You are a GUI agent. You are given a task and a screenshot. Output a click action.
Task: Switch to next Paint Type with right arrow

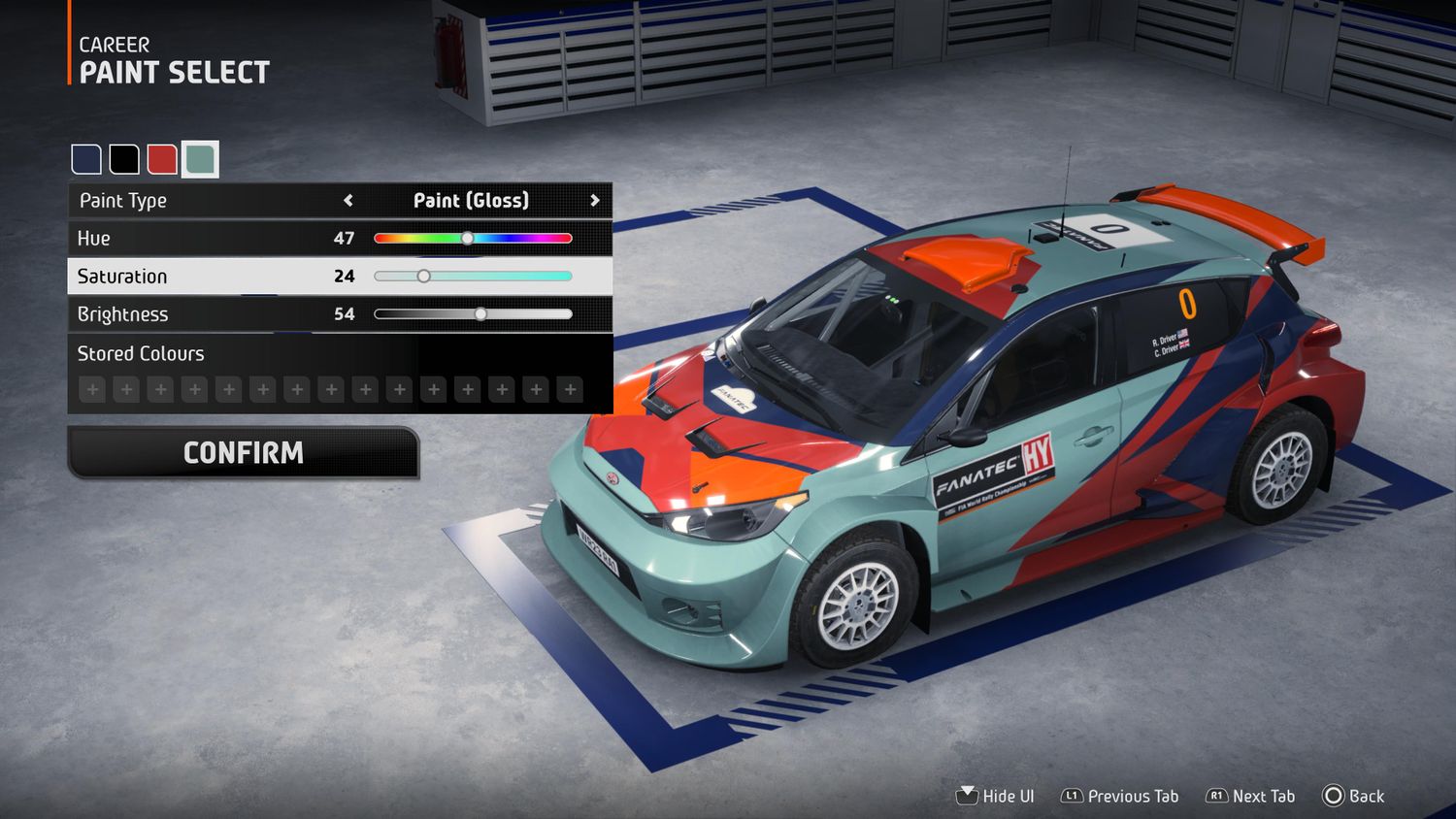point(595,201)
